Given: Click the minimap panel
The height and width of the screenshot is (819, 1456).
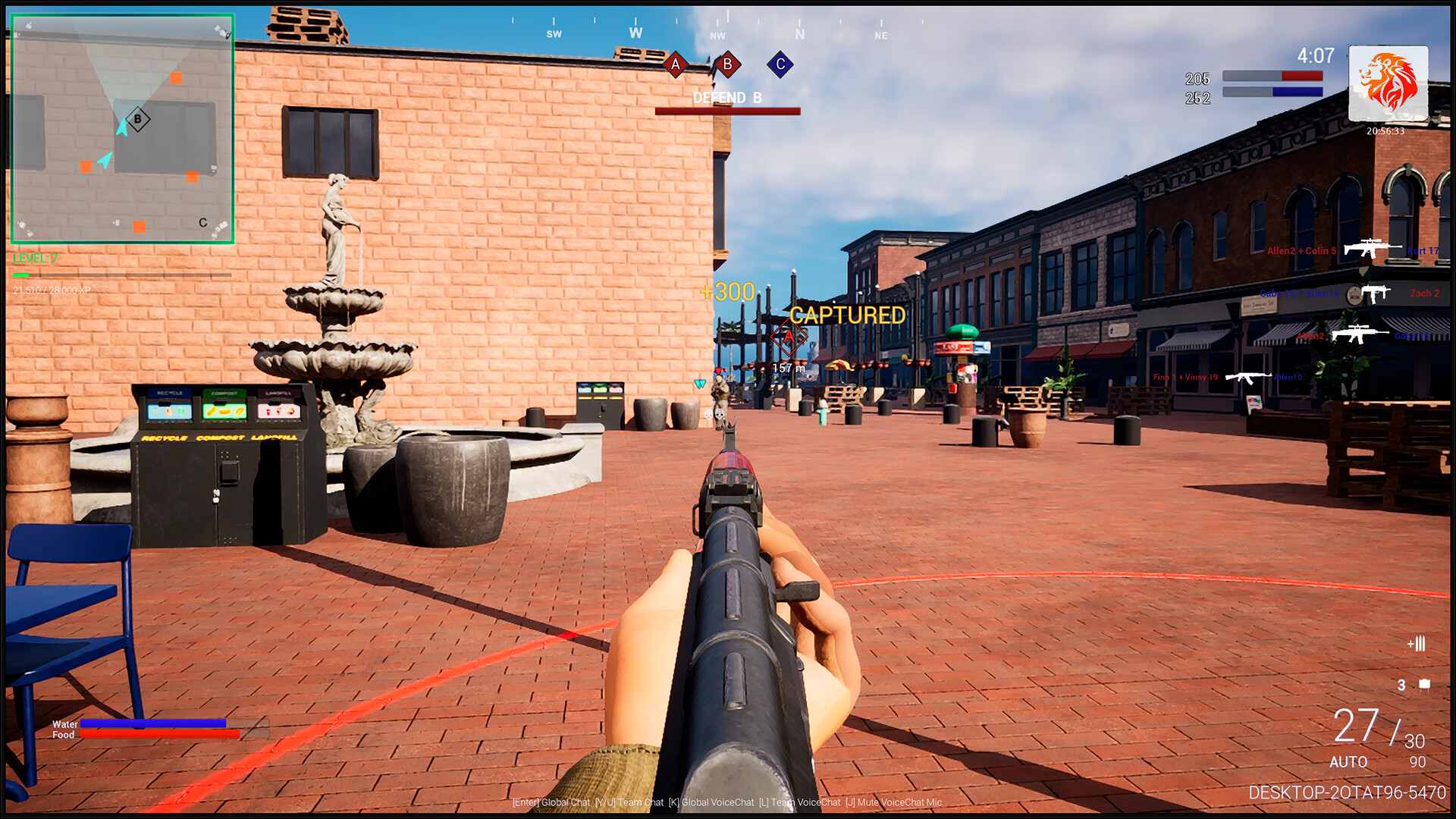Looking at the screenshot, I should (x=122, y=129).
